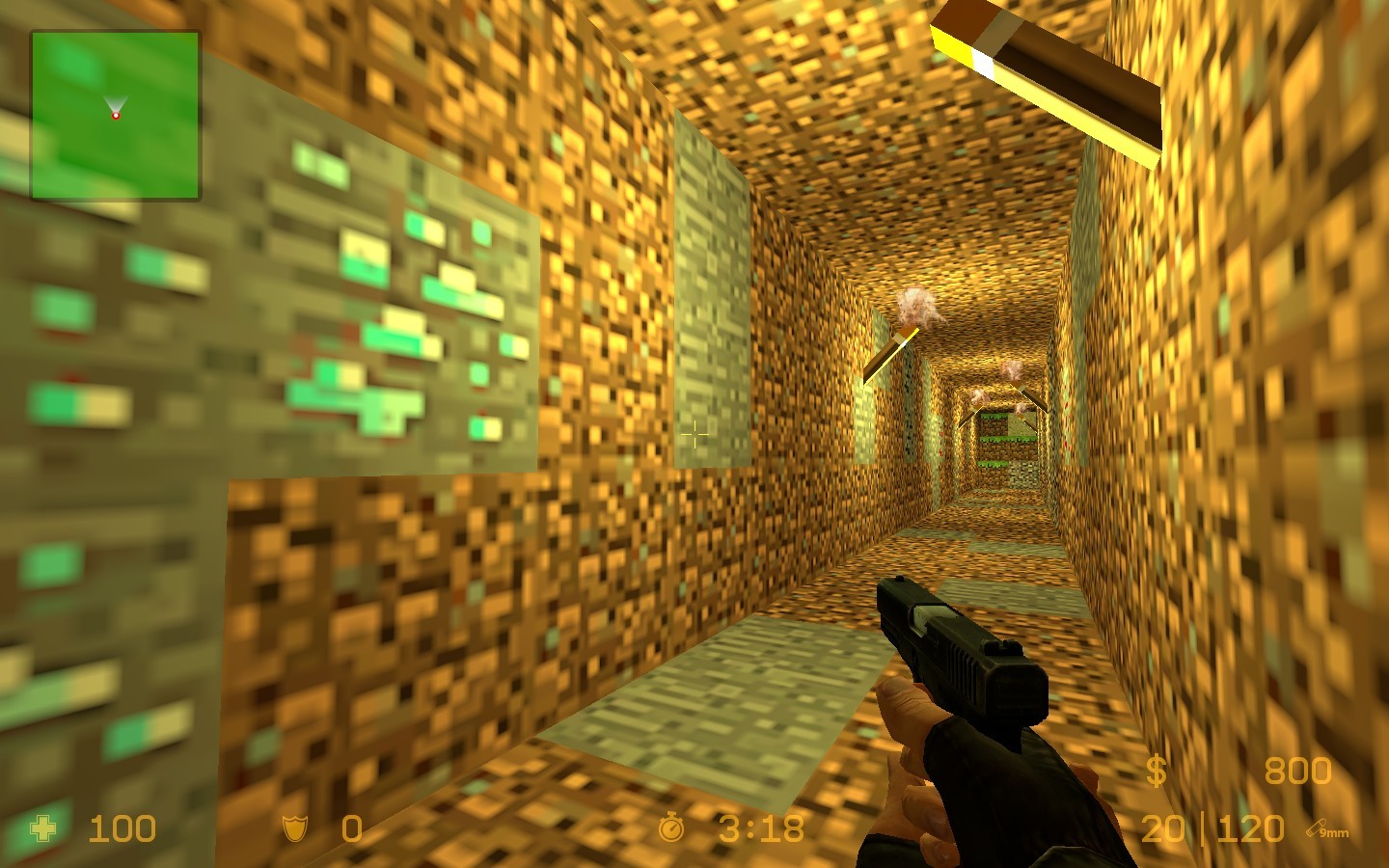The image size is (1389, 868).
Task: Toggle the money value 800 readout
Action: click(x=1297, y=771)
